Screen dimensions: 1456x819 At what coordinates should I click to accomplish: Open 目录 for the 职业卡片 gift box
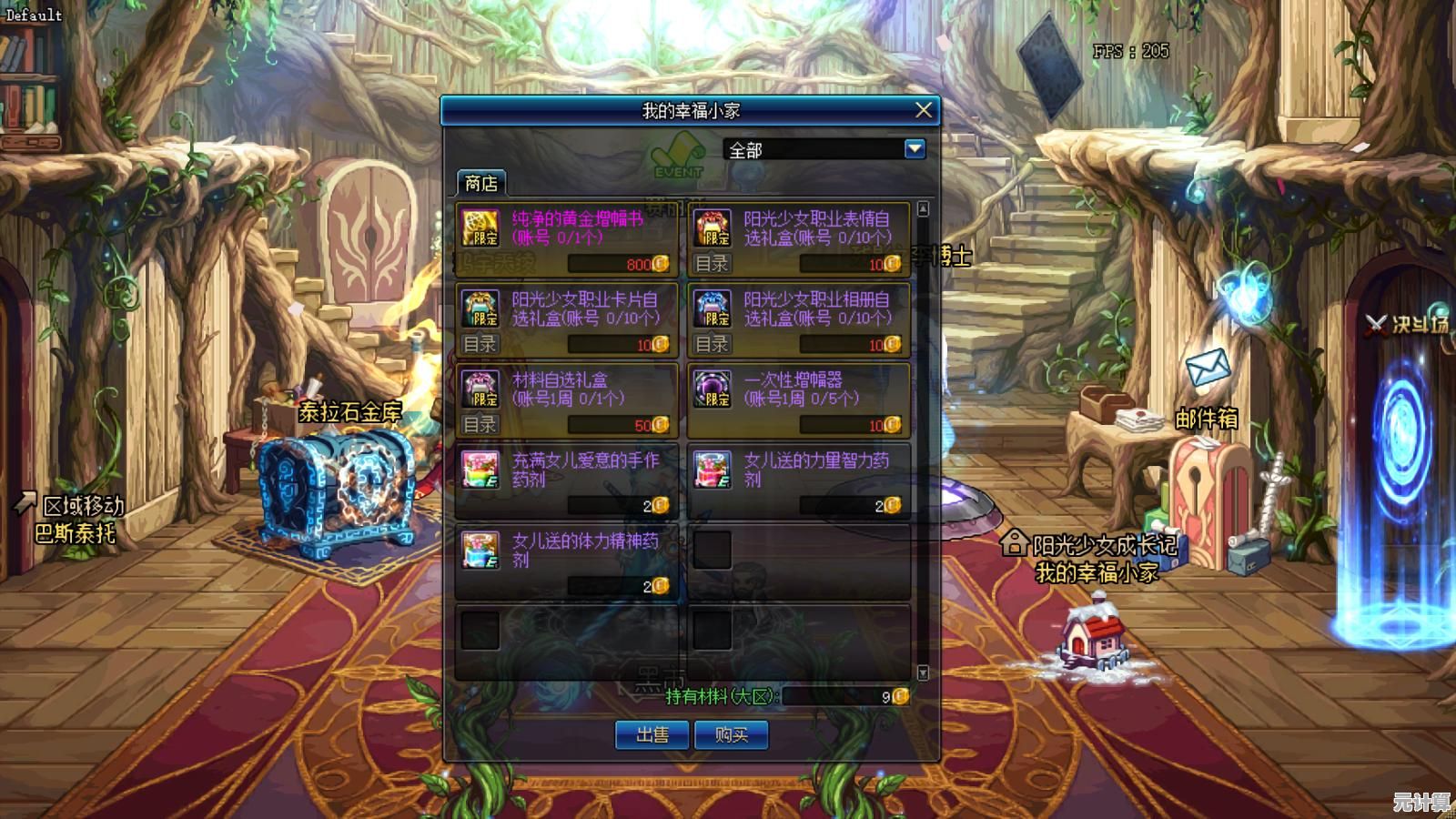coord(480,344)
